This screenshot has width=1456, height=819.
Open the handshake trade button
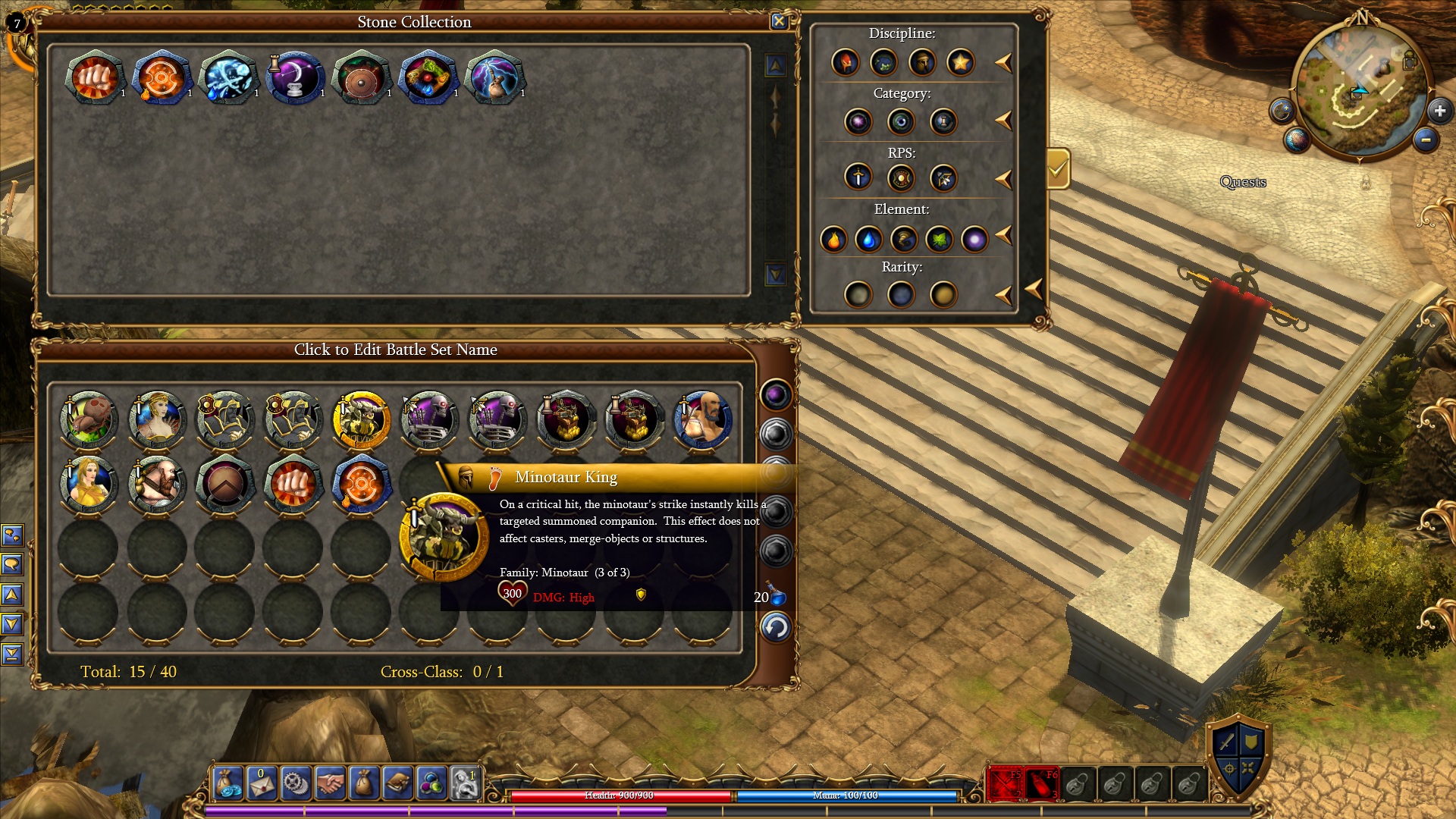tap(330, 783)
